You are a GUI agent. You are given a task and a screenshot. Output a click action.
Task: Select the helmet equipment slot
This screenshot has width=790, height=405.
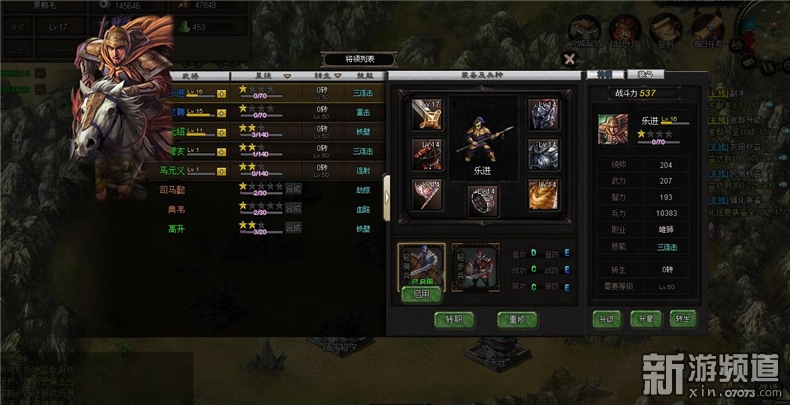pyautogui.click(x=542, y=115)
